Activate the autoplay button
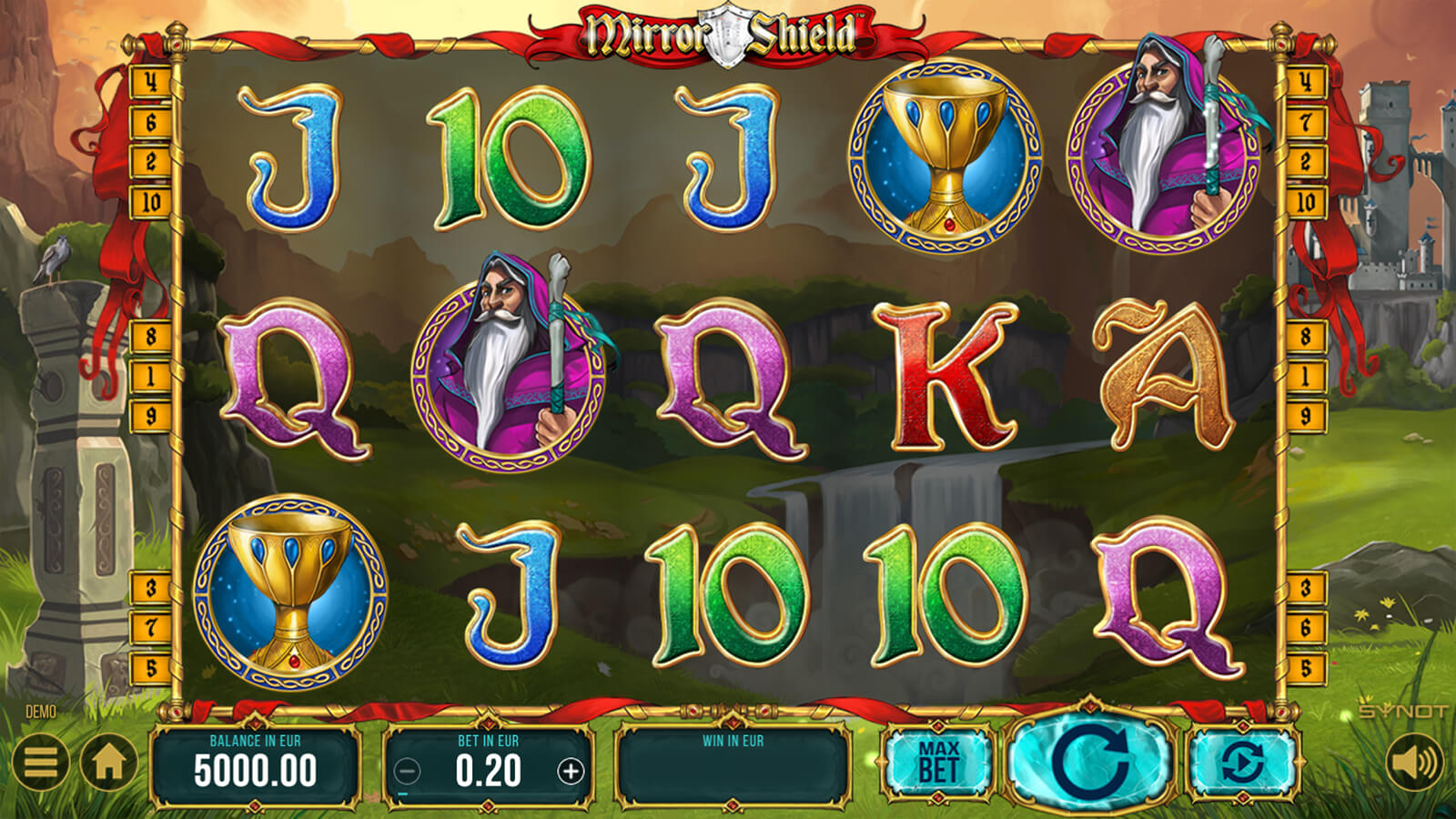1456x819 pixels. [x=1242, y=763]
